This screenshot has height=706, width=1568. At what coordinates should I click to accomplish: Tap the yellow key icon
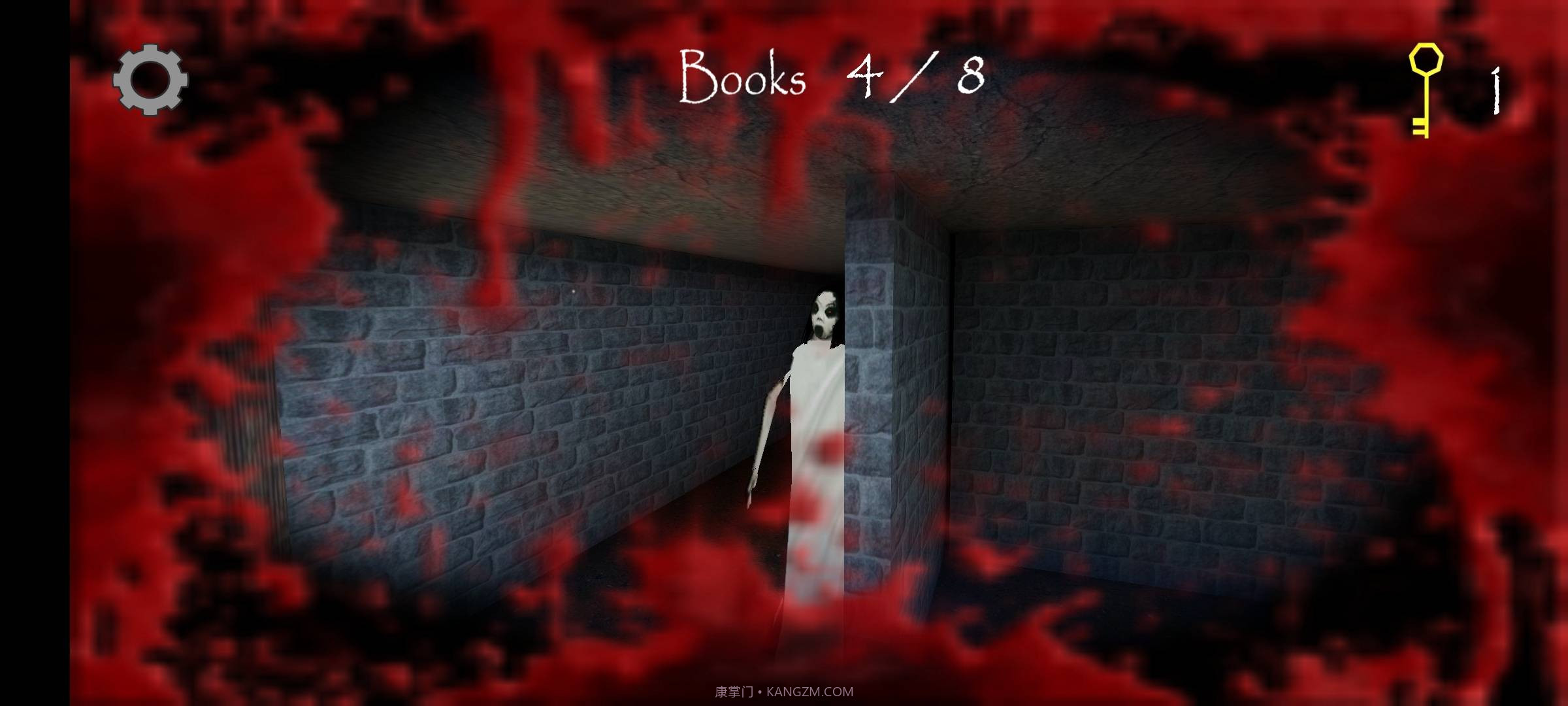pos(1424,90)
